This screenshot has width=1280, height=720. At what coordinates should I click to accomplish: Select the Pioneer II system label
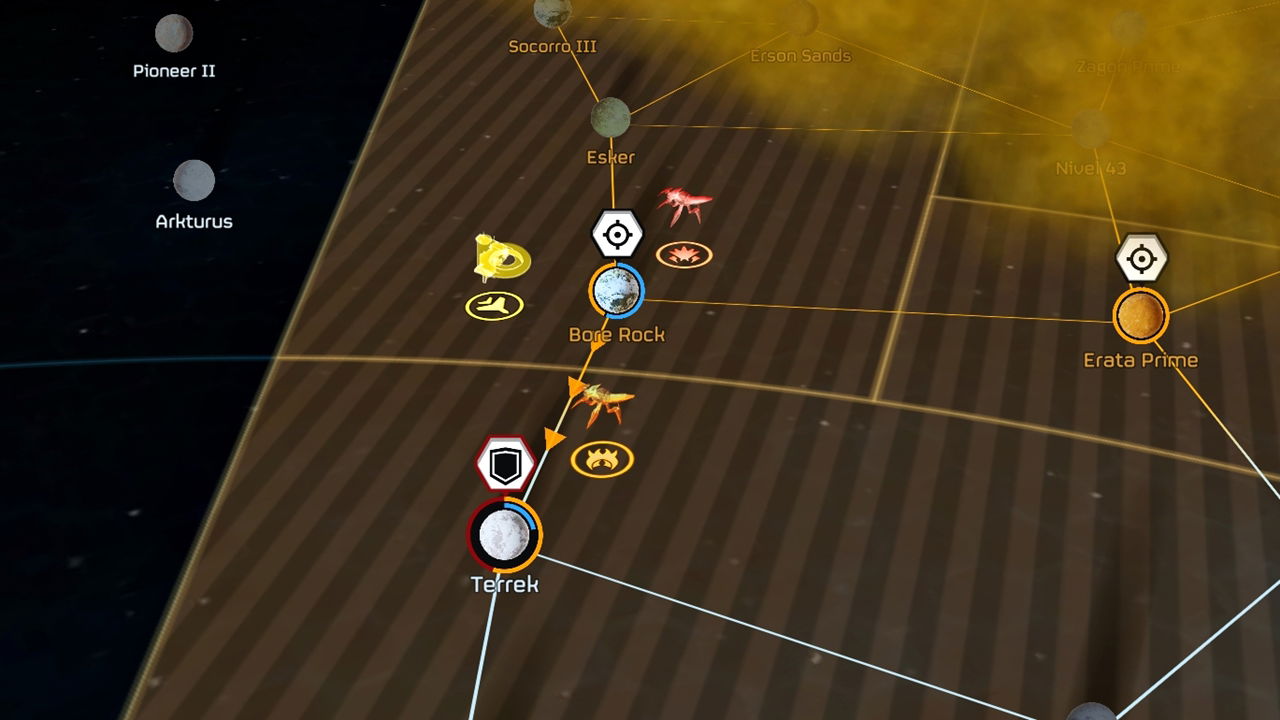pos(175,70)
